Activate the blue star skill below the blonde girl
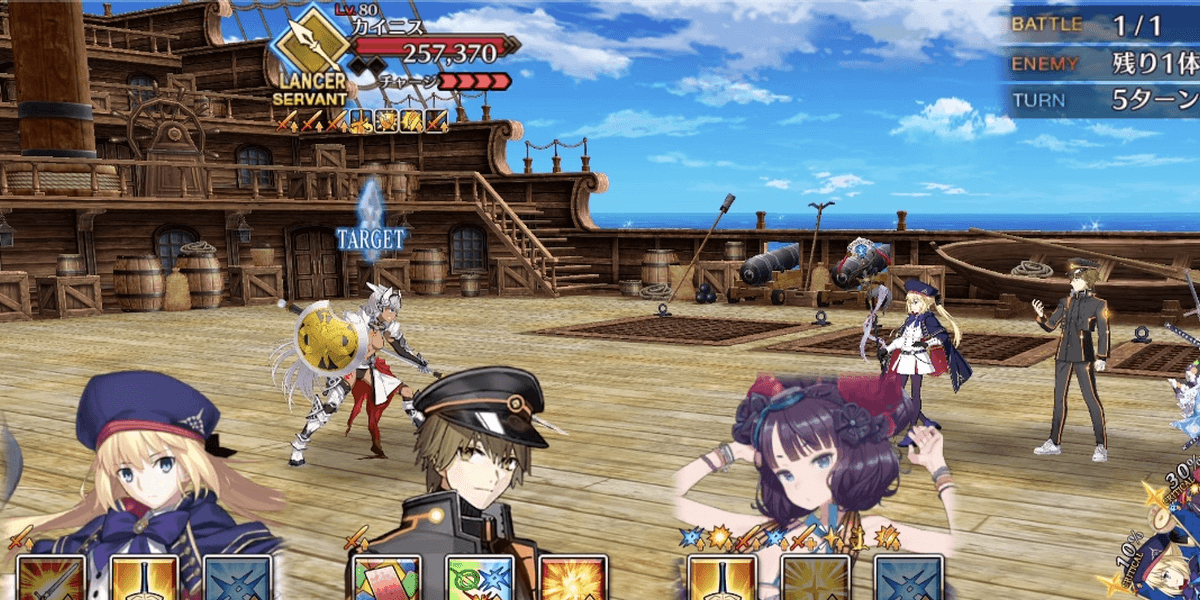The image size is (1200, 600). 237,580
